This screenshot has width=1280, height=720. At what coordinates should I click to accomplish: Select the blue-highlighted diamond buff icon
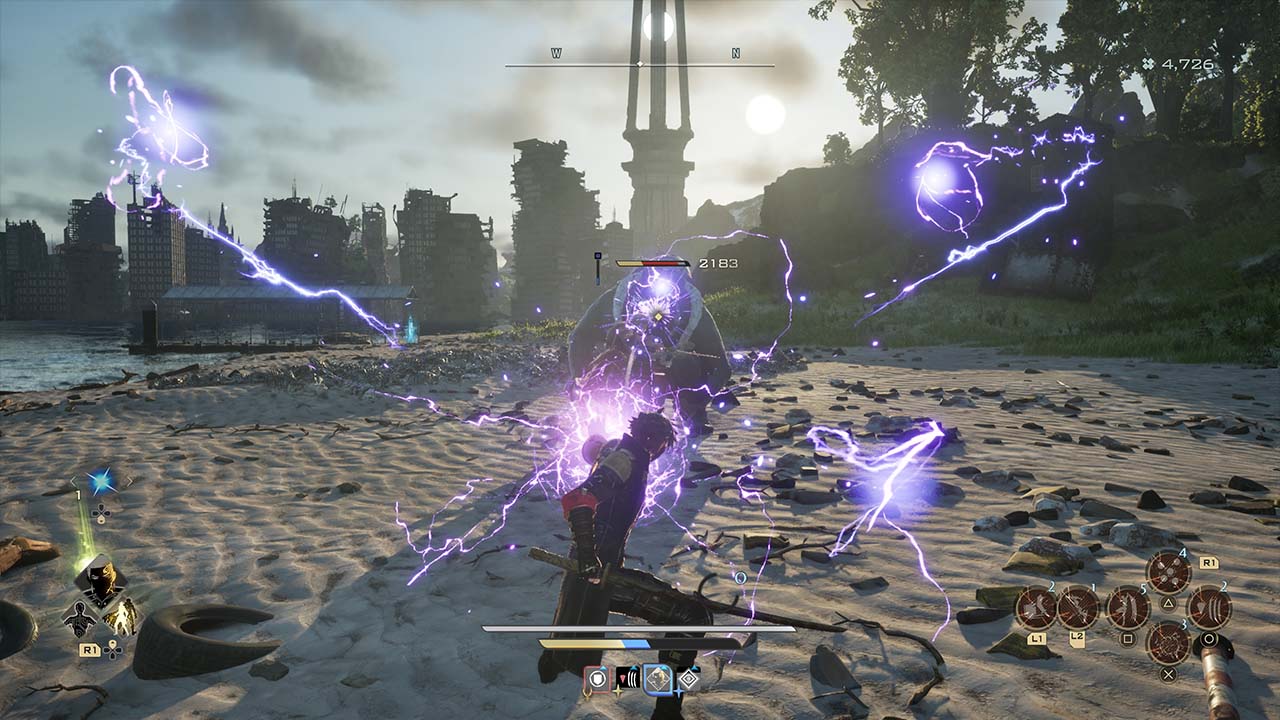[x=658, y=680]
